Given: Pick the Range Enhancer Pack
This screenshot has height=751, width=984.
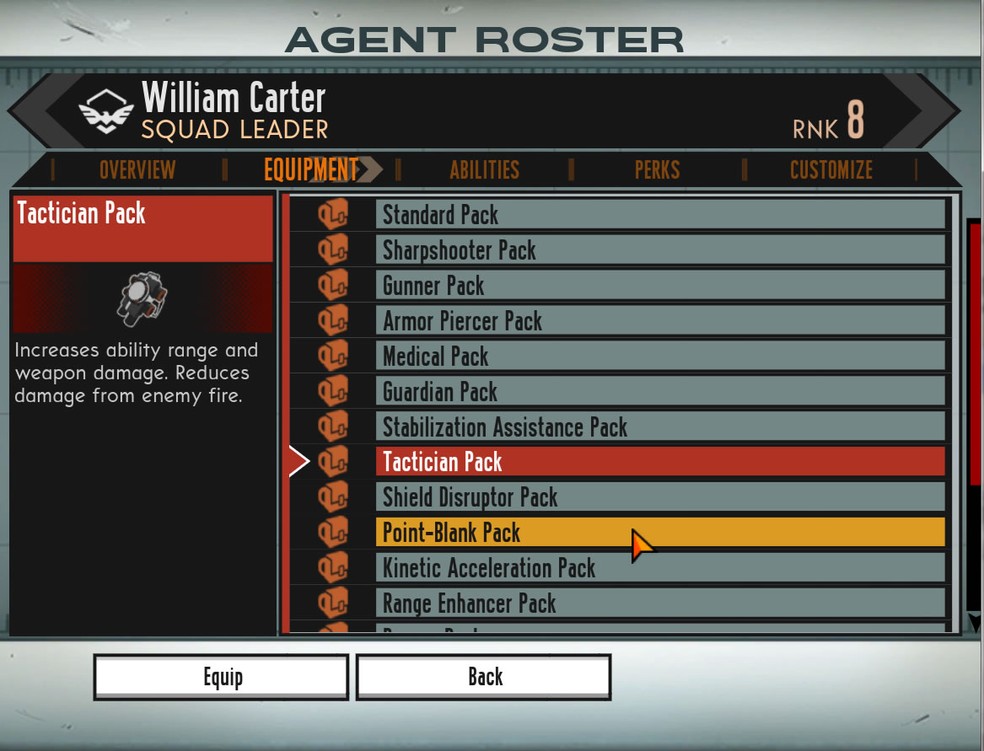Looking at the screenshot, I should [x=660, y=603].
